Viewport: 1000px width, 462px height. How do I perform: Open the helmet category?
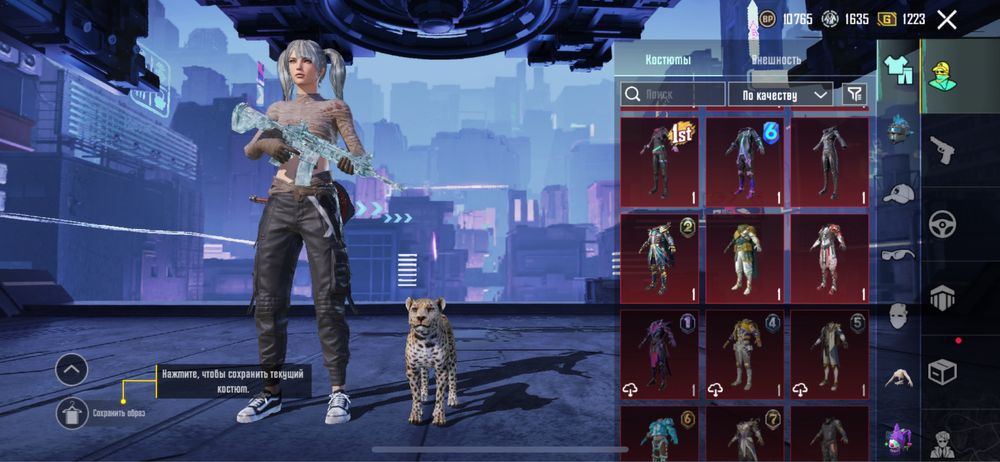[899, 129]
